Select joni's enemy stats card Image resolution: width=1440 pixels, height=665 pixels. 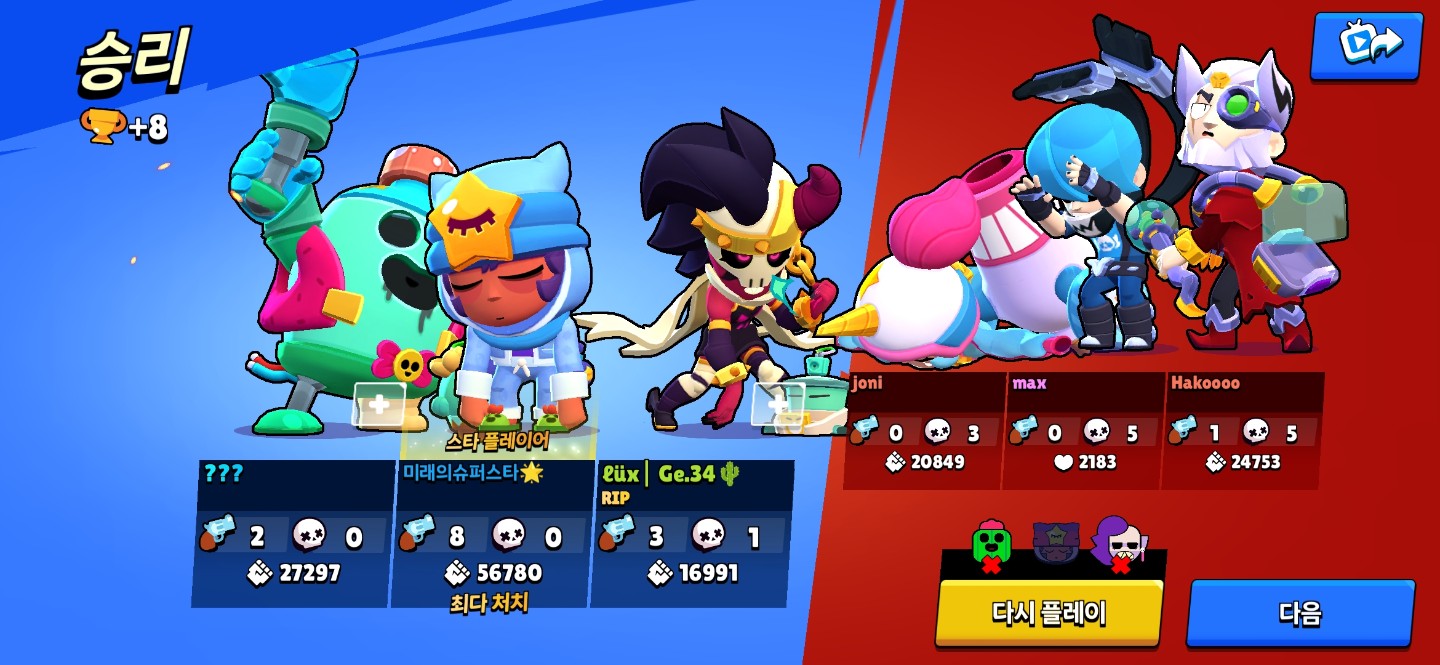(924, 431)
